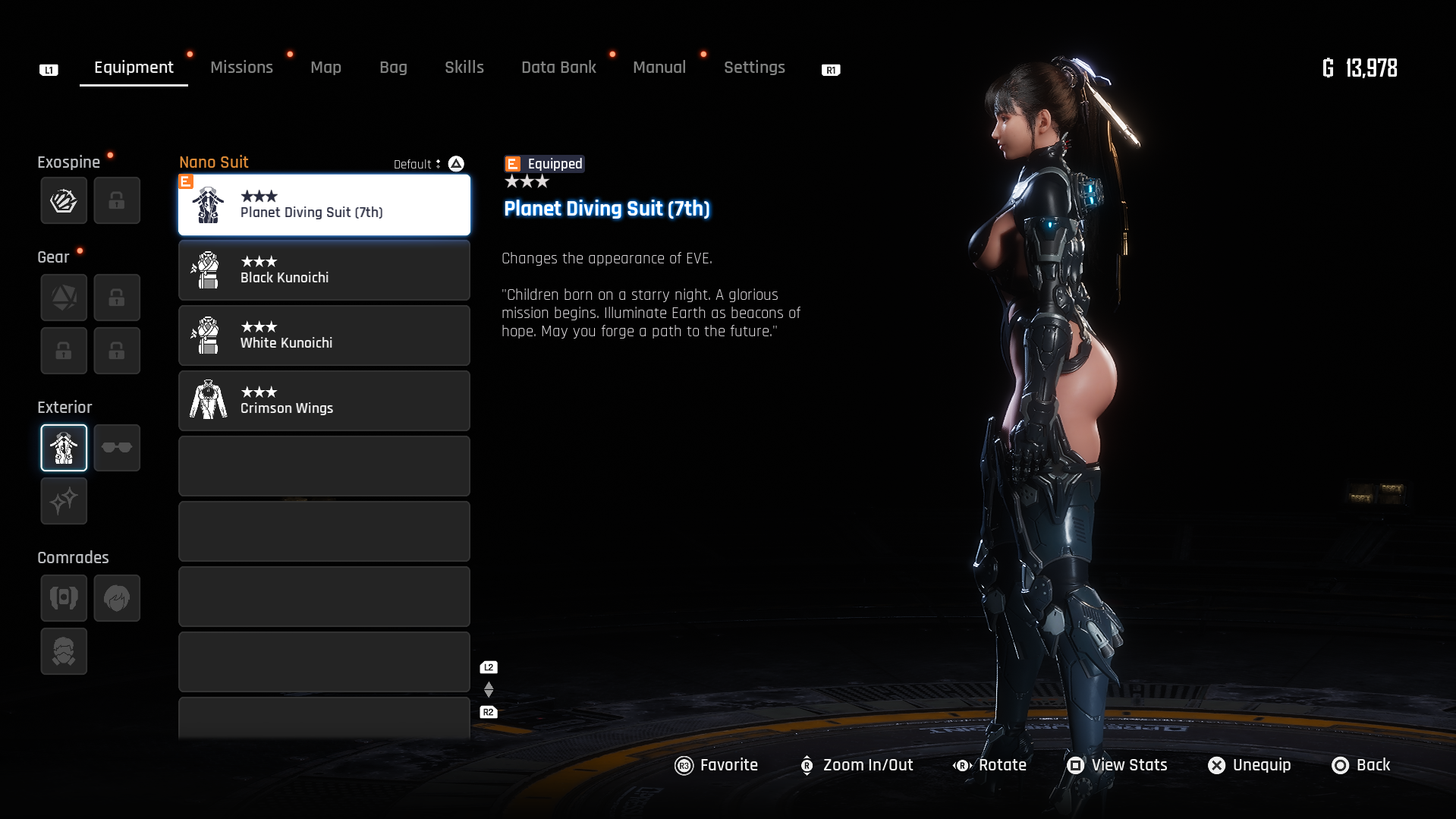Select the Skills tab
Viewport: 1456px width, 819px height.
(464, 68)
